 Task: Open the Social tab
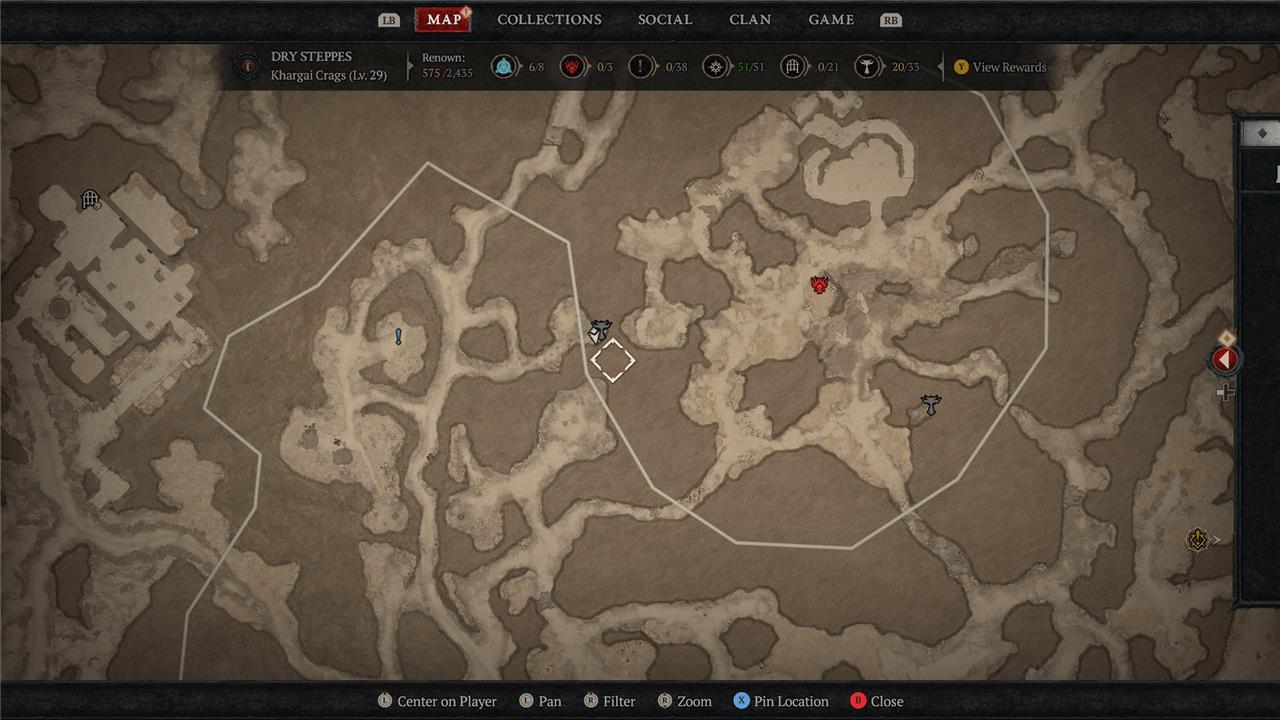pyautogui.click(x=665, y=20)
